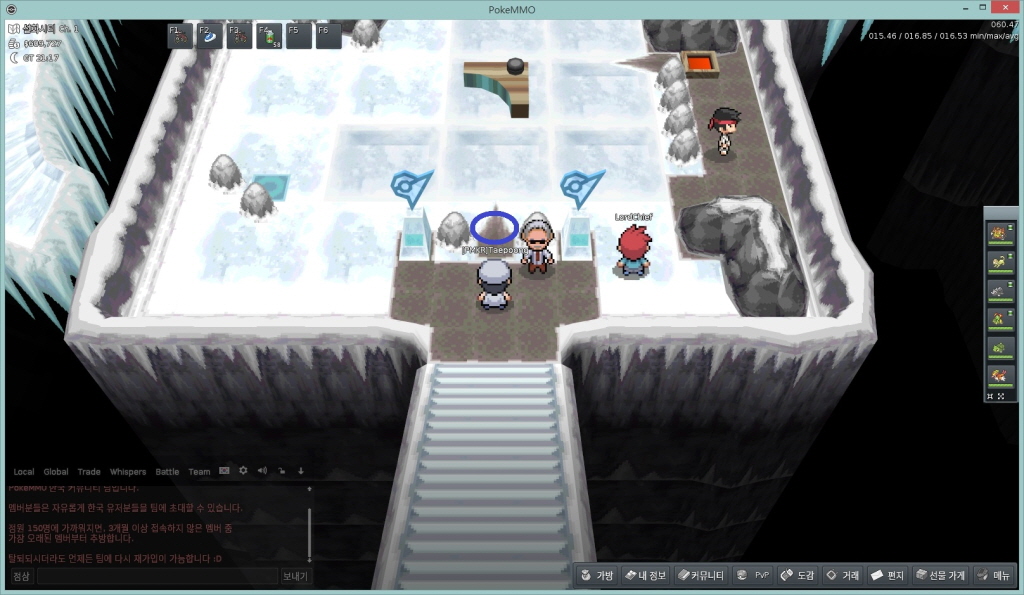Open the 메뉴 main menu
The width and height of the screenshot is (1024, 595).
pos(994,575)
